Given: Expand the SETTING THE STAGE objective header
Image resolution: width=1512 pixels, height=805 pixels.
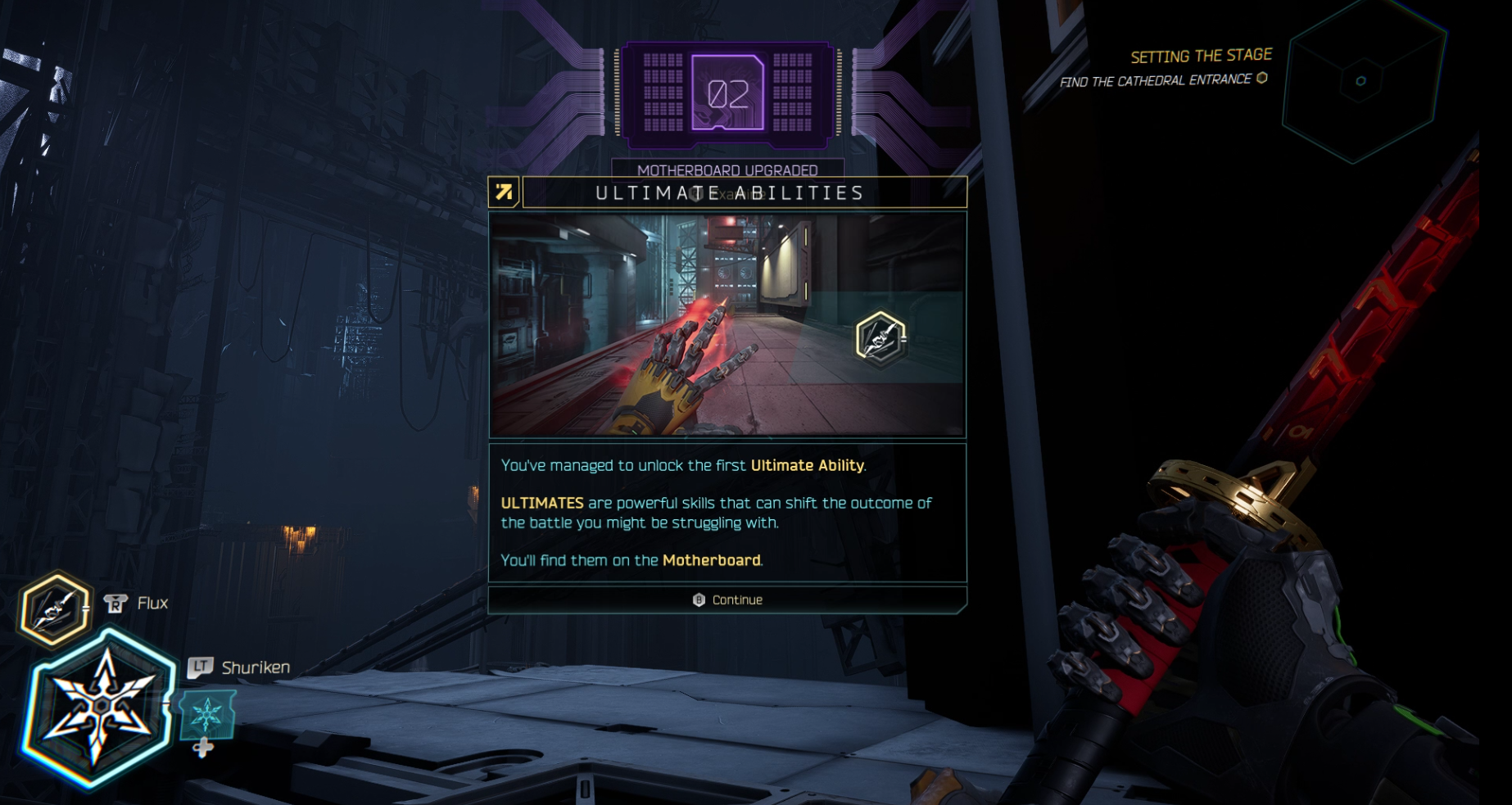Looking at the screenshot, I should 1201,56.
